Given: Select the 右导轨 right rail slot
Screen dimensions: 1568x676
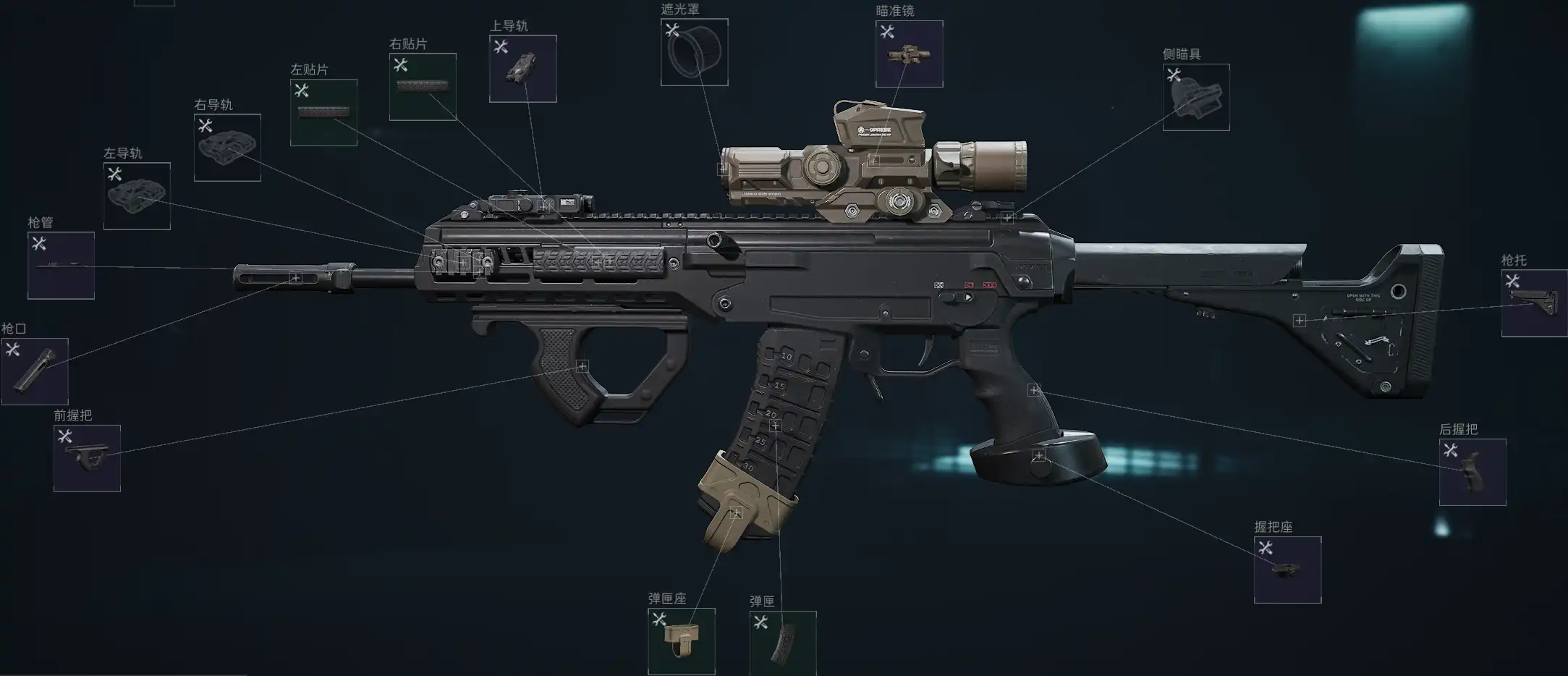Looking at the screenshot, I should 227,148.
